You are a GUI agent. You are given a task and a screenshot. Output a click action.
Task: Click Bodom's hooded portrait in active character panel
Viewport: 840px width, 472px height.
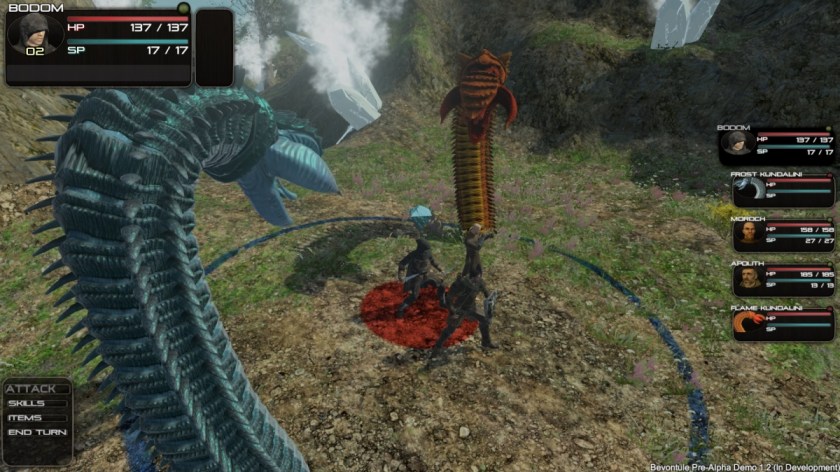tap(35, 34)
